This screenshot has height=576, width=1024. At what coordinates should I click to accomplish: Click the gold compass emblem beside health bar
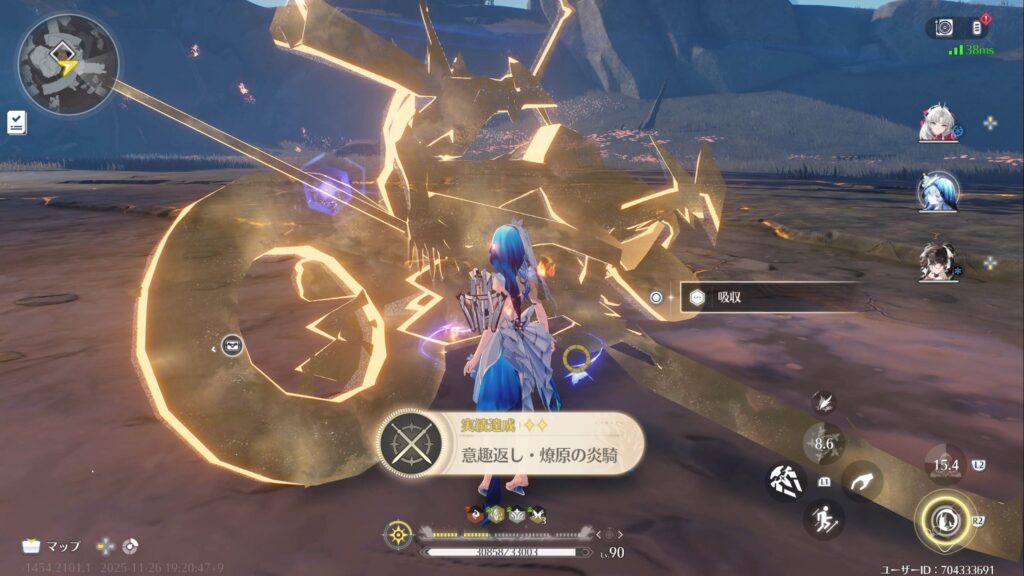398,535
